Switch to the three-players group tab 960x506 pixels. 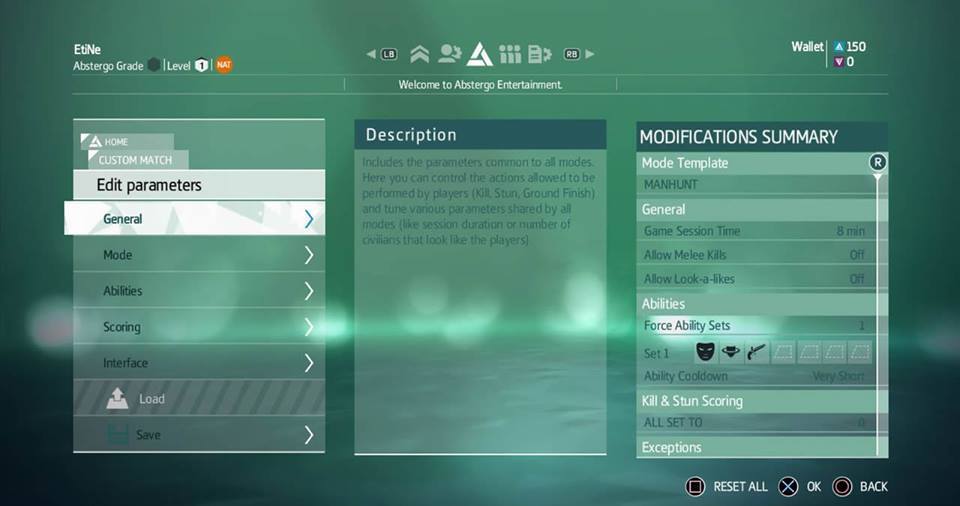[x=510, y=54]
